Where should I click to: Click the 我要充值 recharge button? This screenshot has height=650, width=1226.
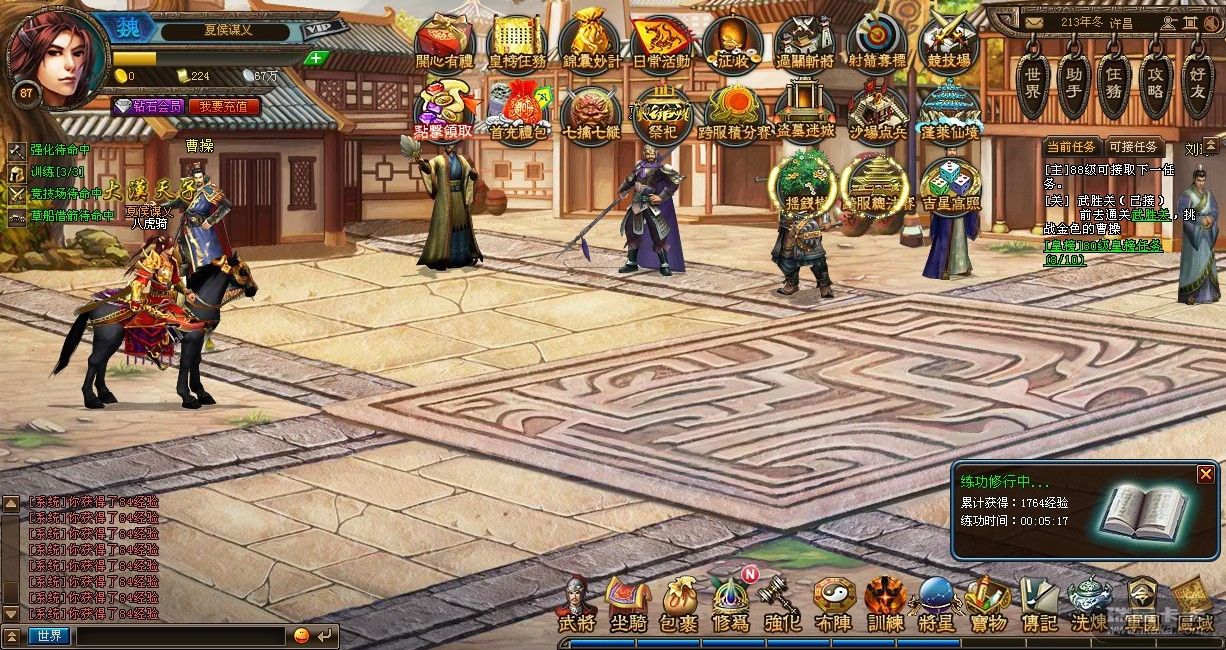click(224, 106)
